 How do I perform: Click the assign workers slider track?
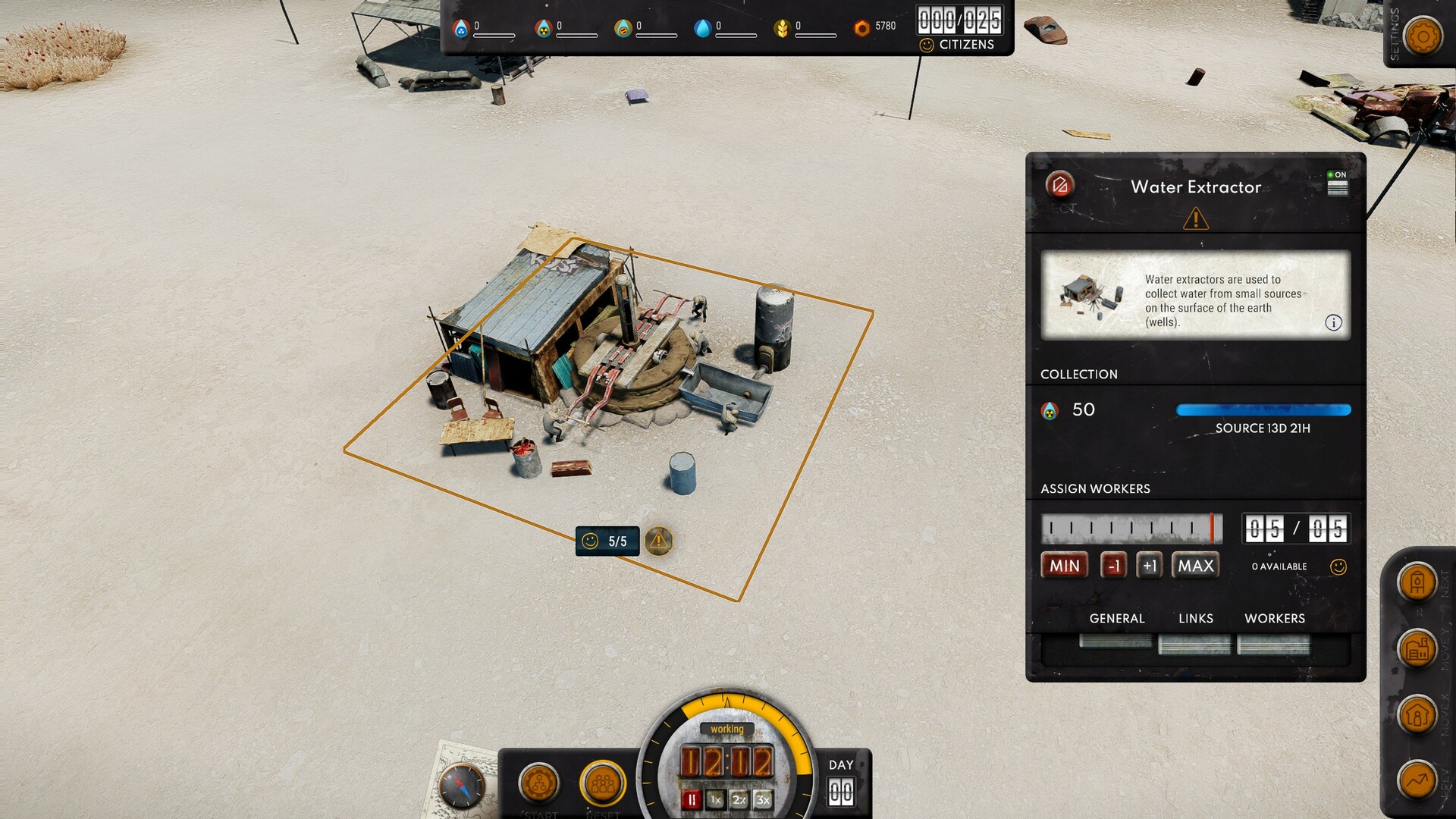pos(1131,529)
